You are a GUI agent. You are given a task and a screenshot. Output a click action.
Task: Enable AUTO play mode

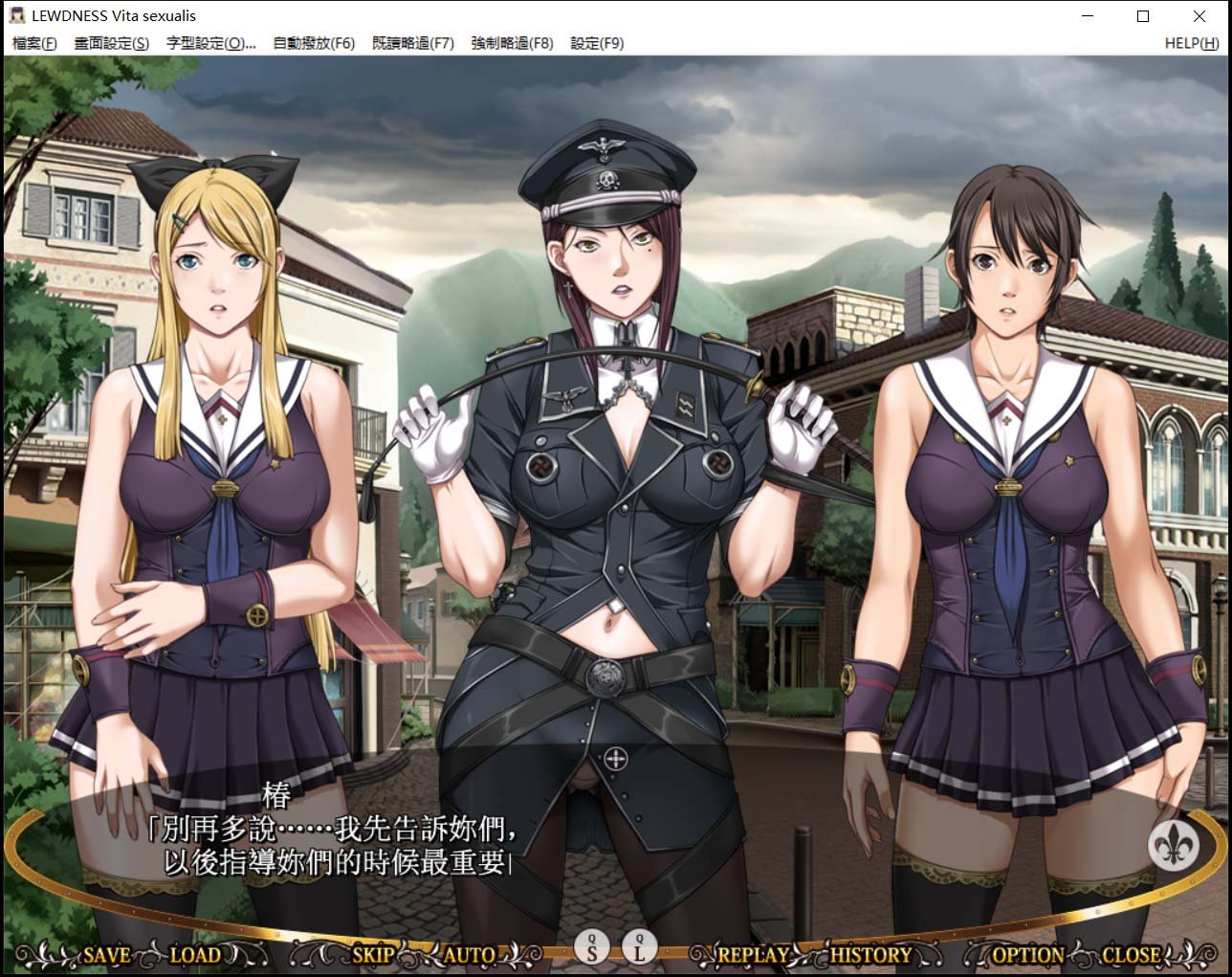(x=469, y=955)
